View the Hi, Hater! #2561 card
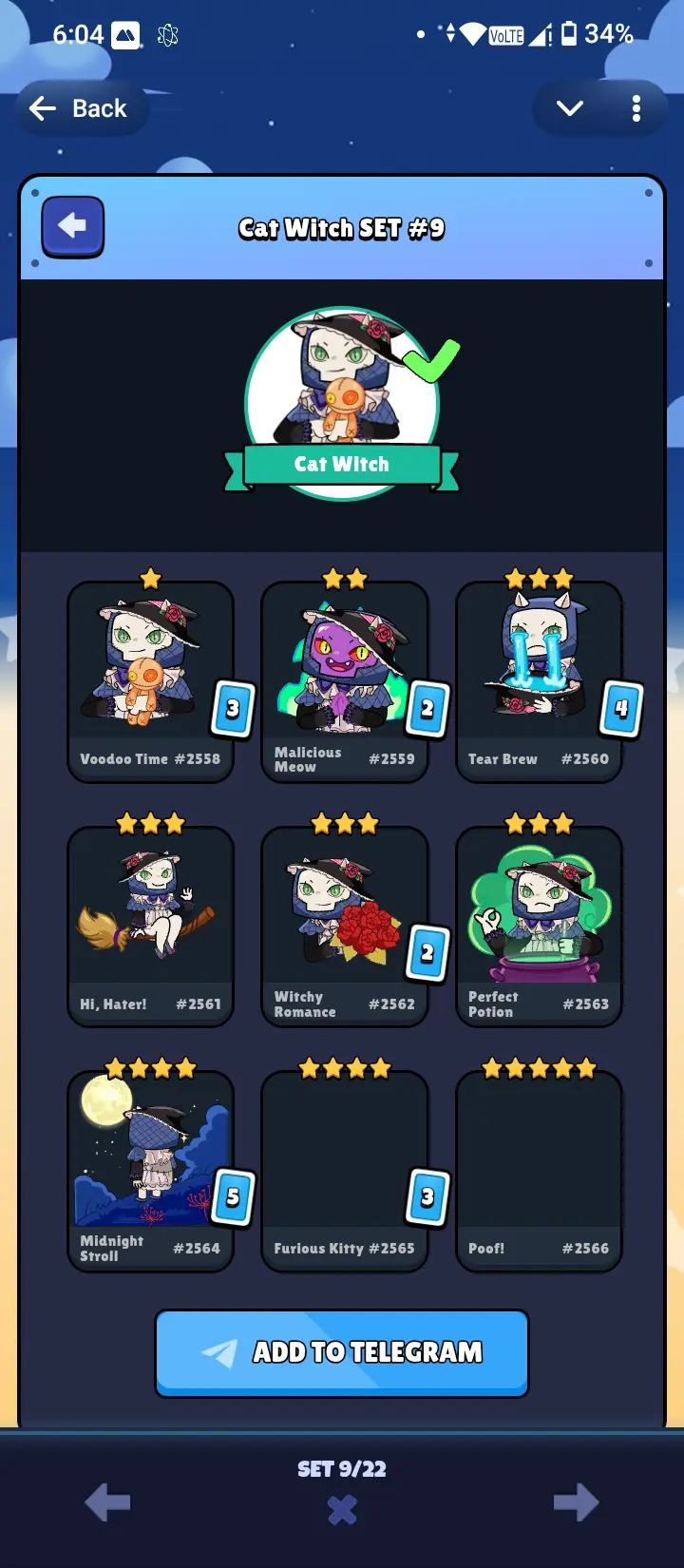 (x=150, y=926)
